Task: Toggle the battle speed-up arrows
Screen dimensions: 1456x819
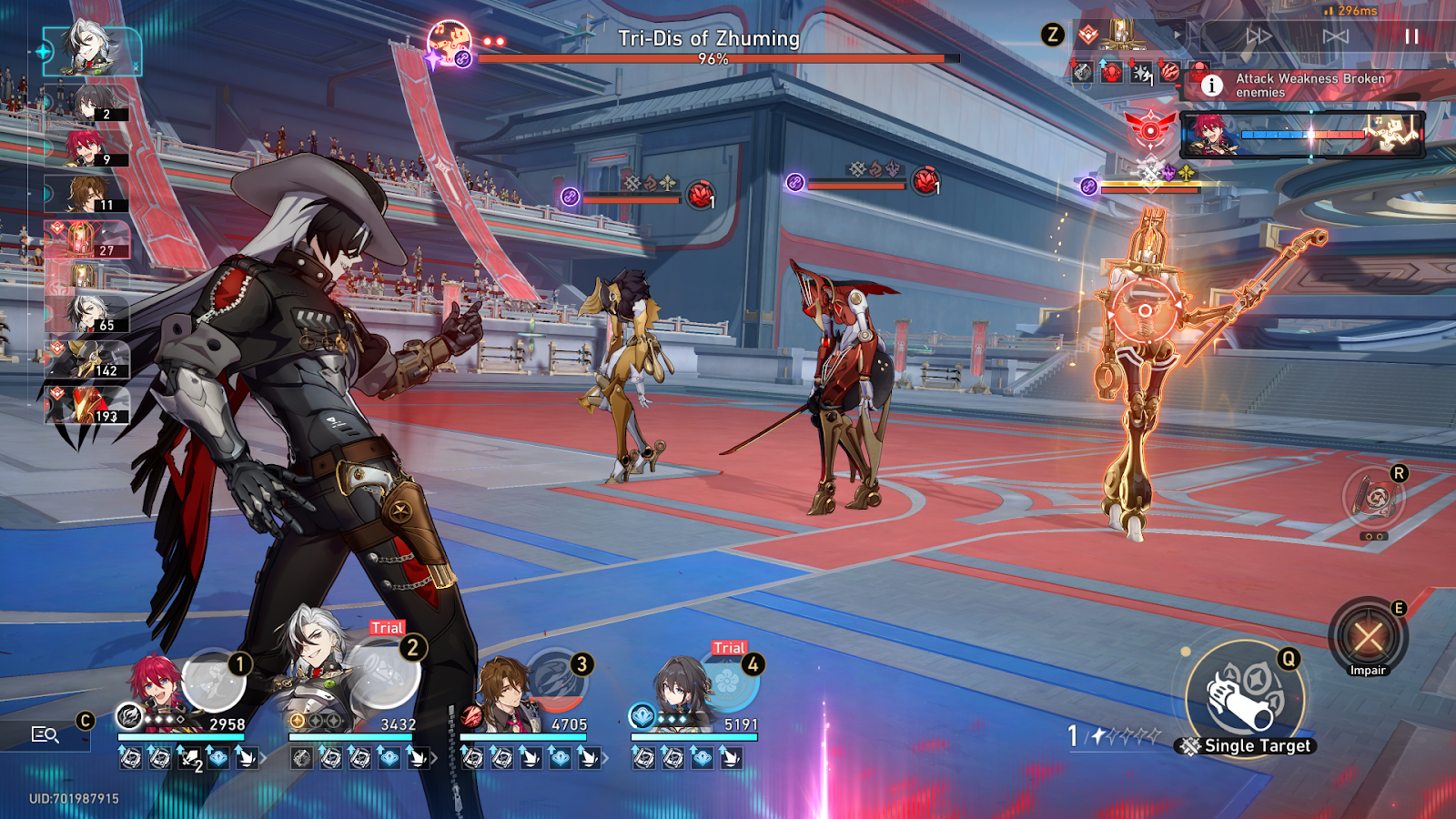Action: tap(1259, 36)
